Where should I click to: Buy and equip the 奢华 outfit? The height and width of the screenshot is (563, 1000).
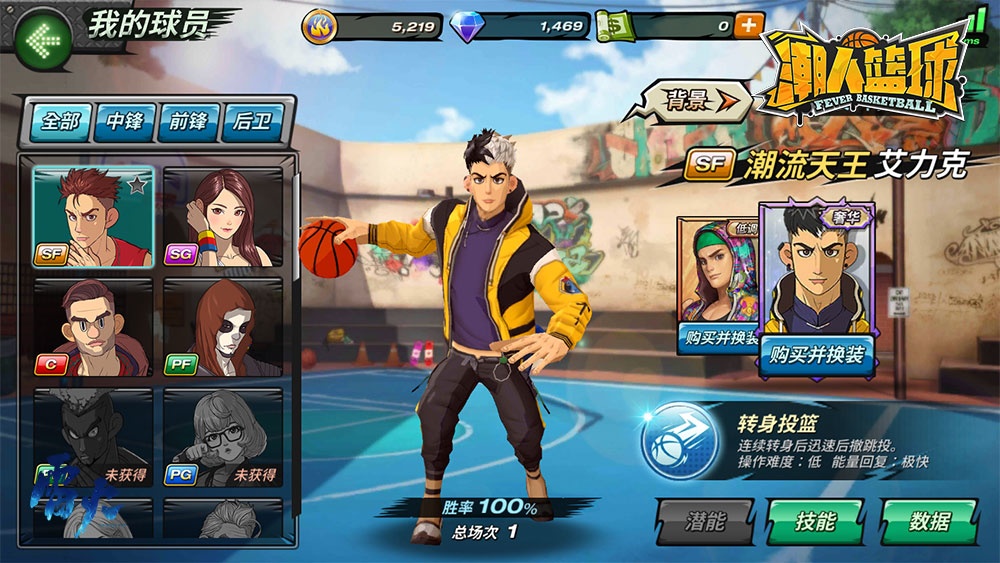816,354
